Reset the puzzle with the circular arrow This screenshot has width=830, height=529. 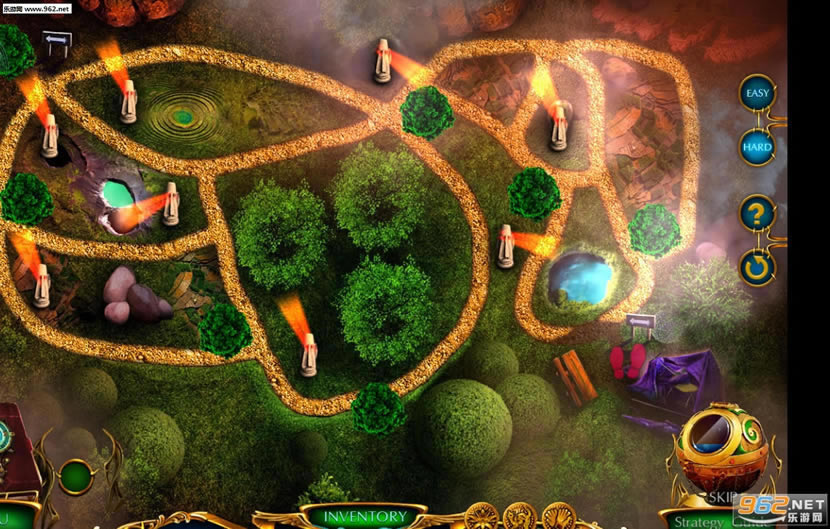point(757,267)
